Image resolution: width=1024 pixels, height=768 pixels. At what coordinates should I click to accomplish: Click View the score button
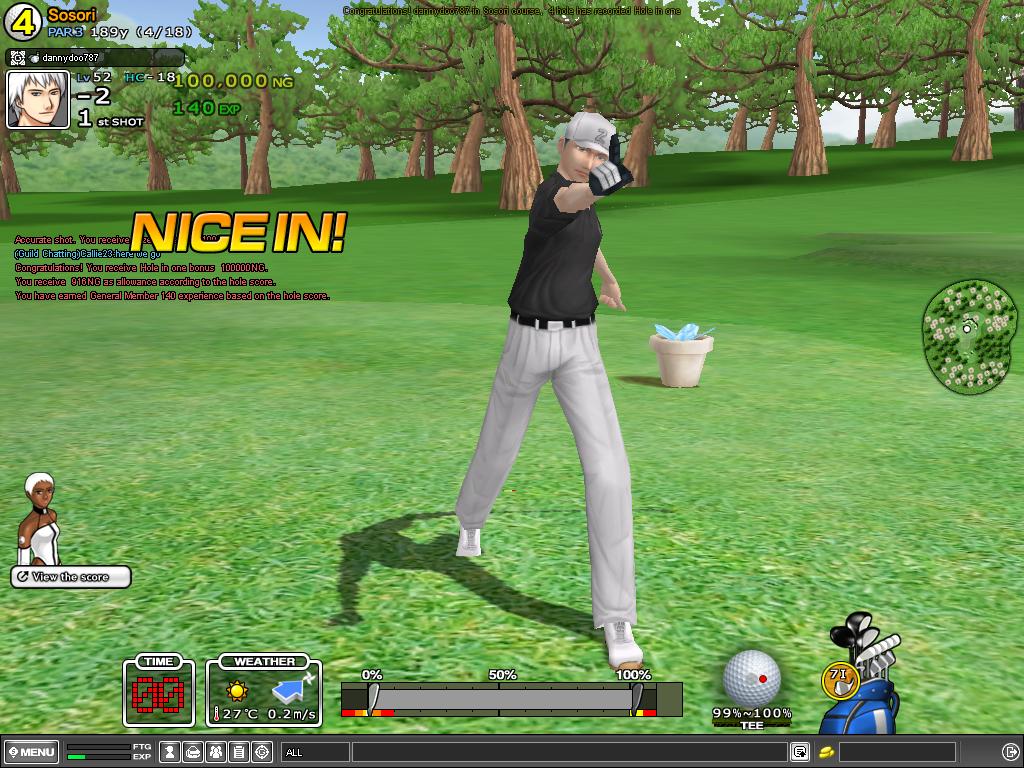pos(71,577)
